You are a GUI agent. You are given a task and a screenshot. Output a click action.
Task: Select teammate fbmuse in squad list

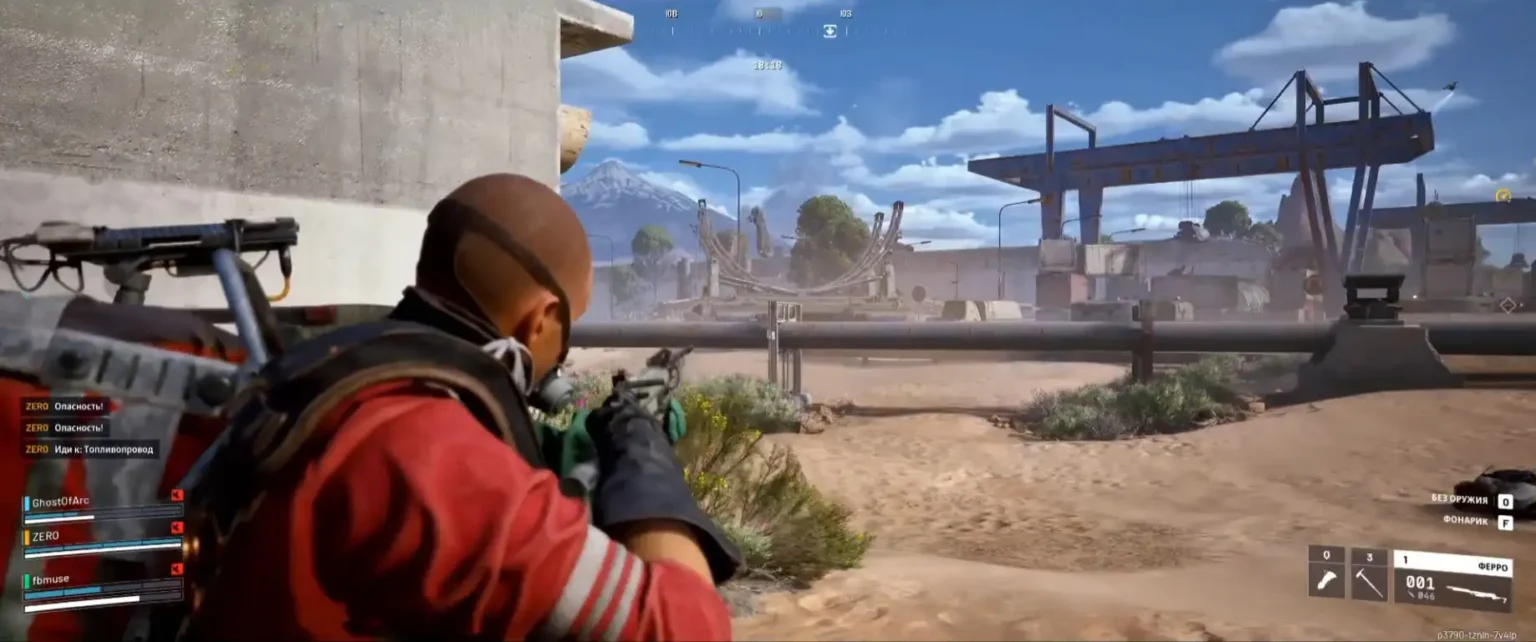pyautogui.click(x=50, y=579)
